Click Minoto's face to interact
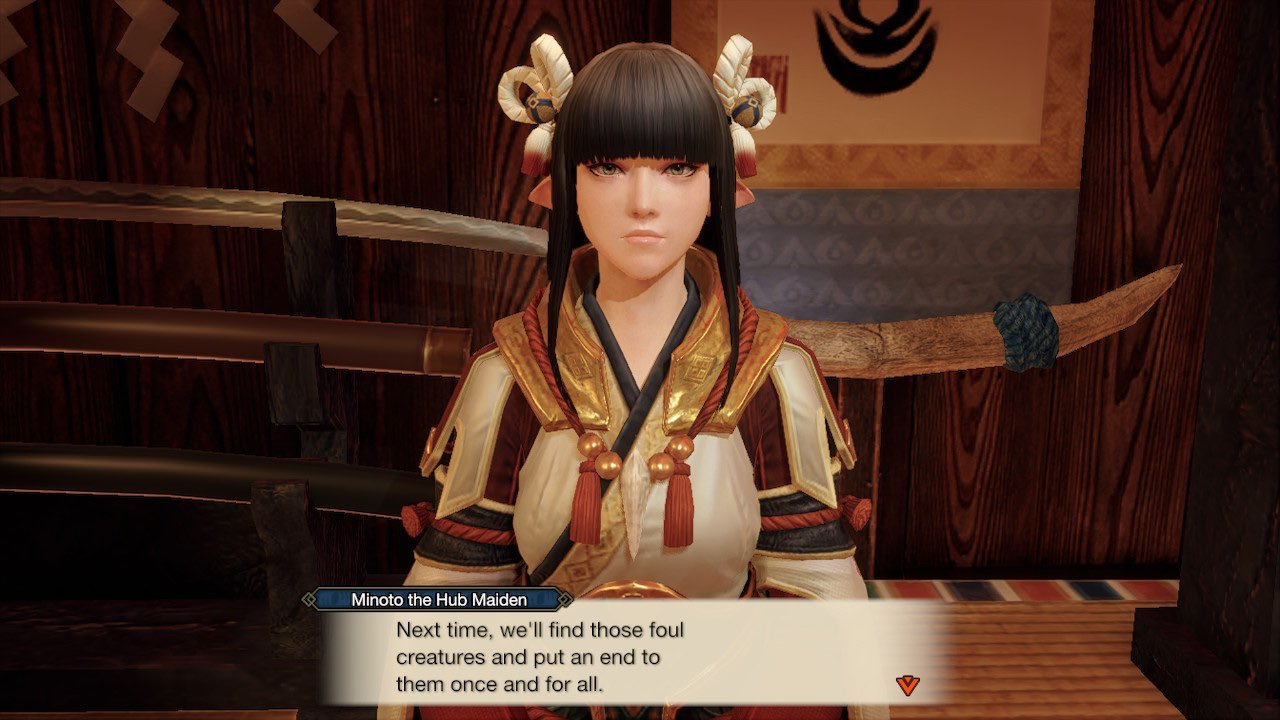Image resolution: width=1280 pixels, height=720 pixels. click(640, 200)
